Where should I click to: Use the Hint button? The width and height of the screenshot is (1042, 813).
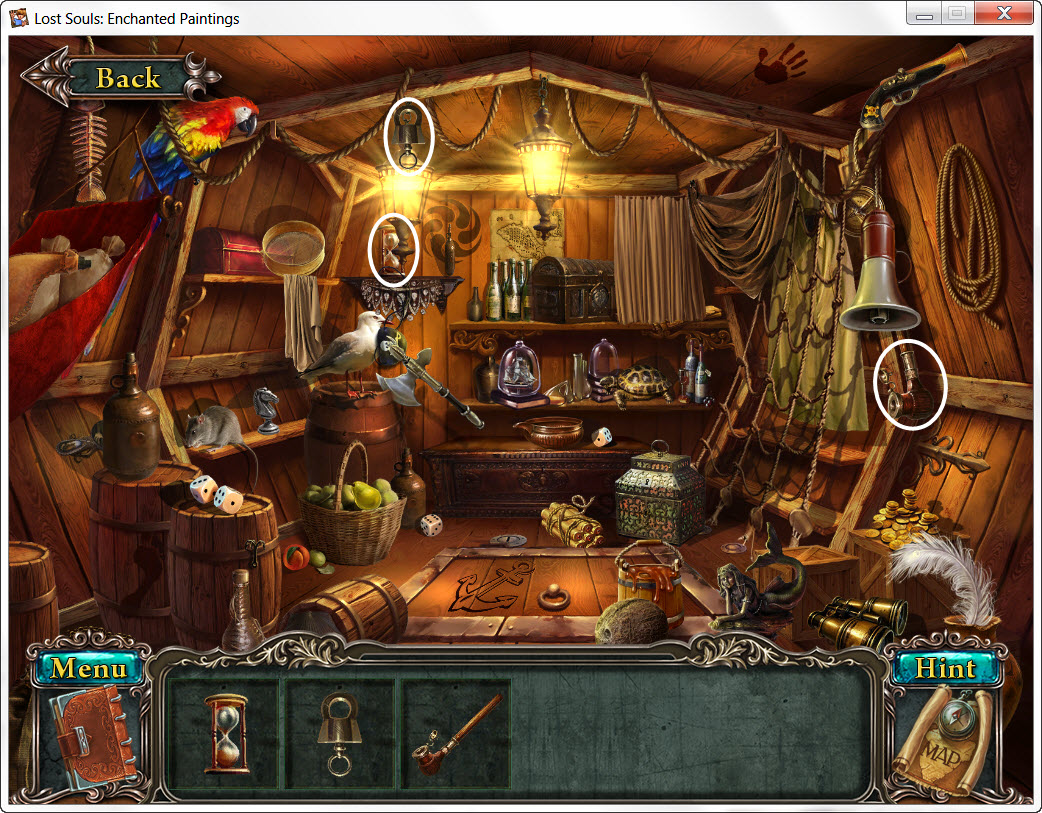pos(945,668)
